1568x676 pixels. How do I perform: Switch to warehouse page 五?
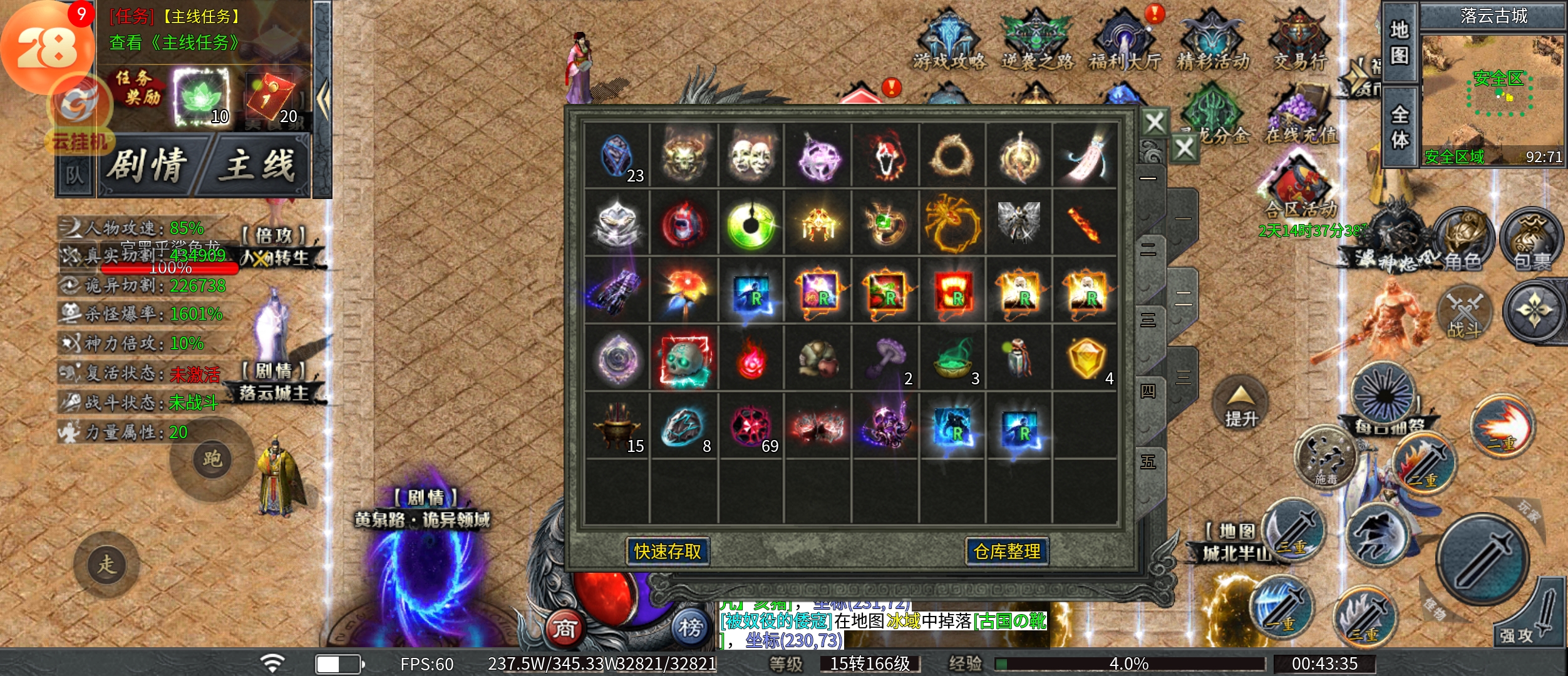[1148, 463]
